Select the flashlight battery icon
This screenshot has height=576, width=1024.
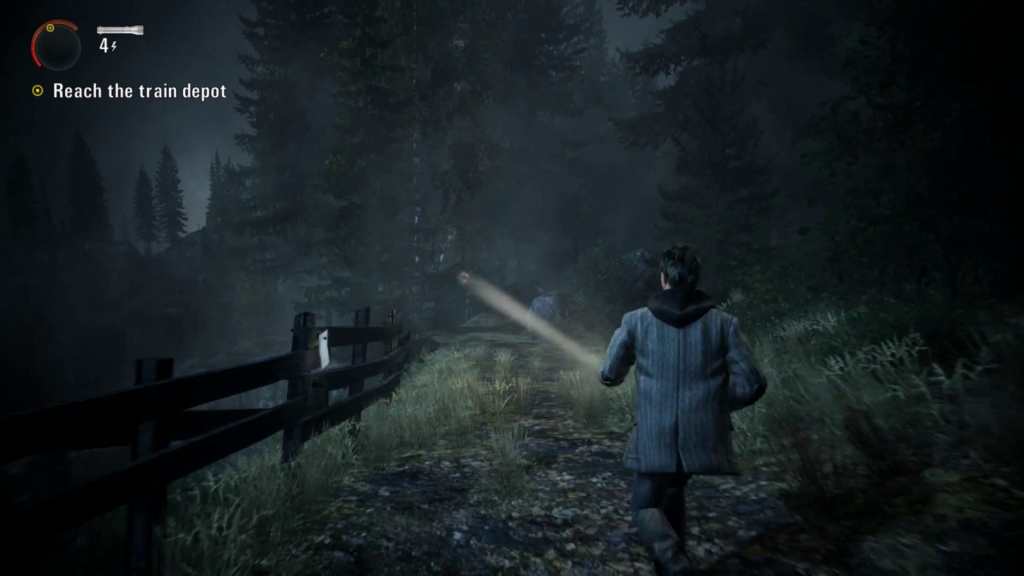click(x=120, y=31)
